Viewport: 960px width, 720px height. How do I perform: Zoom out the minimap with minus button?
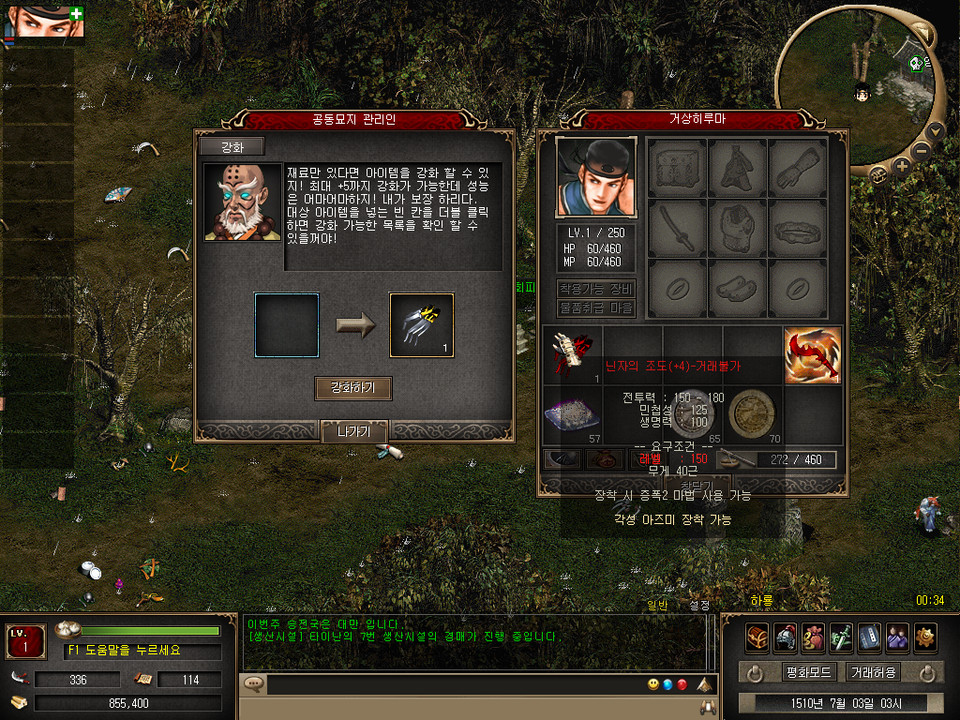(x=921, y=151)
